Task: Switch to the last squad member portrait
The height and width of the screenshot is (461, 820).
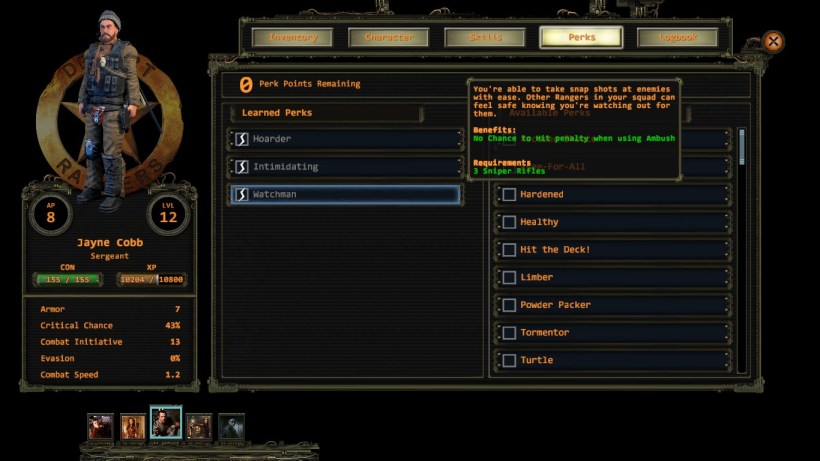Action: pos(231,427)
